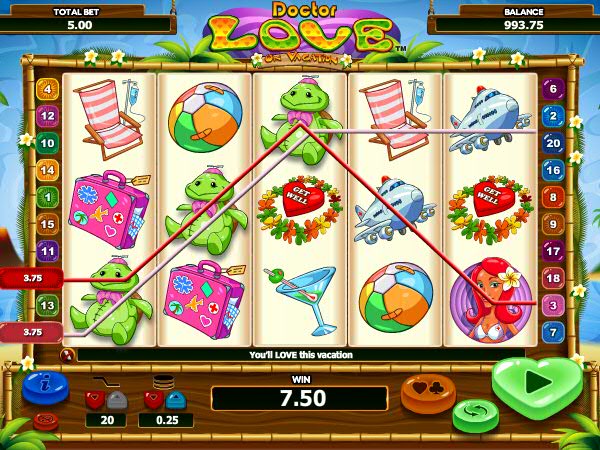This screenshot has height=450, width=600.
Task: Spin the reels with the green heart button
Action: tap(537, 383)
